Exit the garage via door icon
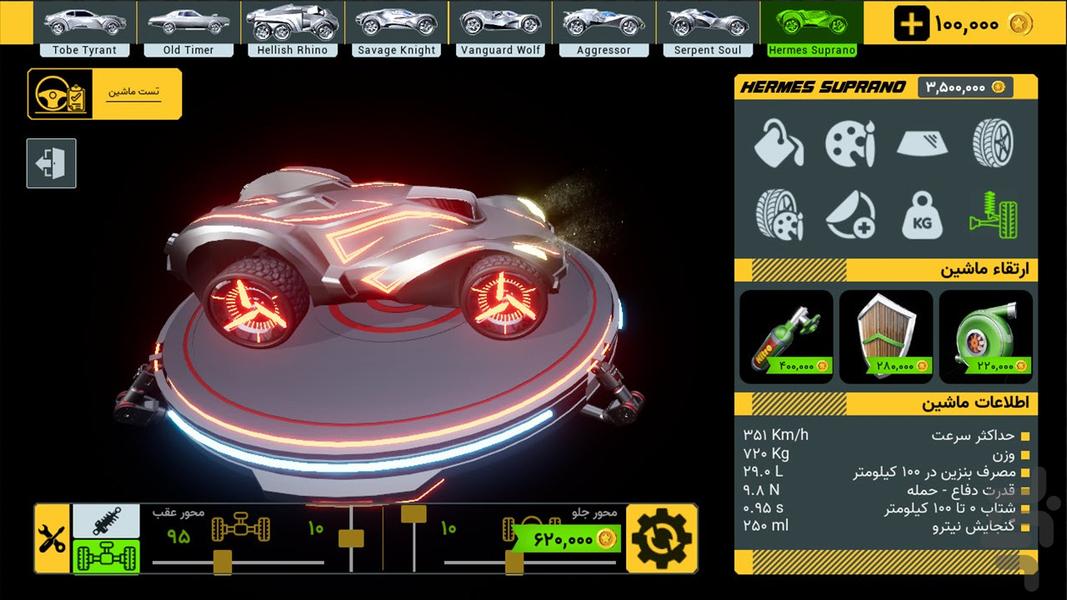The width and height of the screenshot is (1067, 600). (51, 163)
